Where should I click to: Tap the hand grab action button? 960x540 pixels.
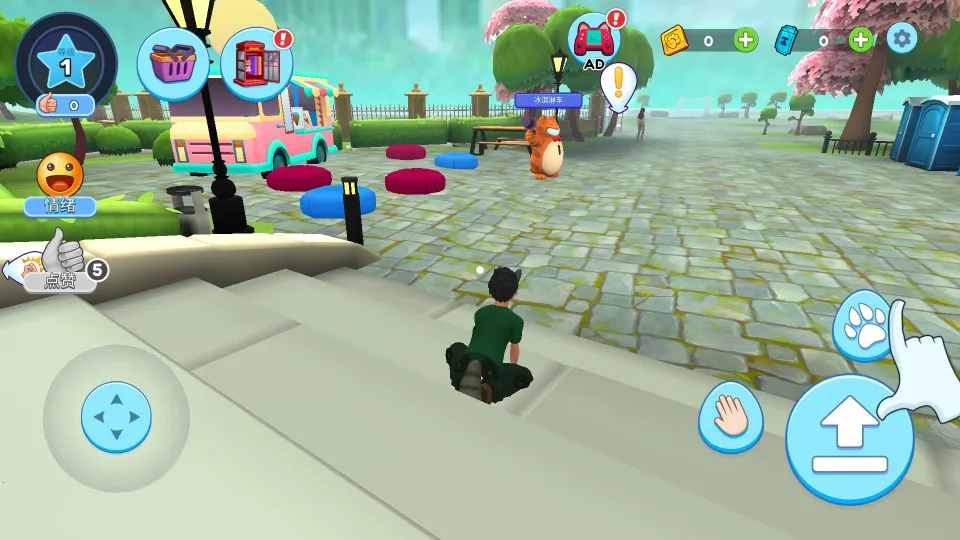[730, 416]
